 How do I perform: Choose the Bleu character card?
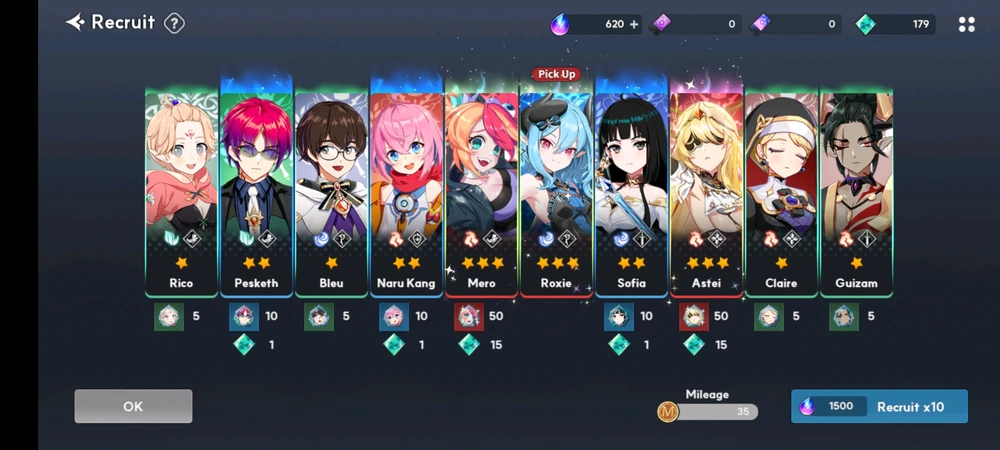pyautogui.click(x=331, y=190)
